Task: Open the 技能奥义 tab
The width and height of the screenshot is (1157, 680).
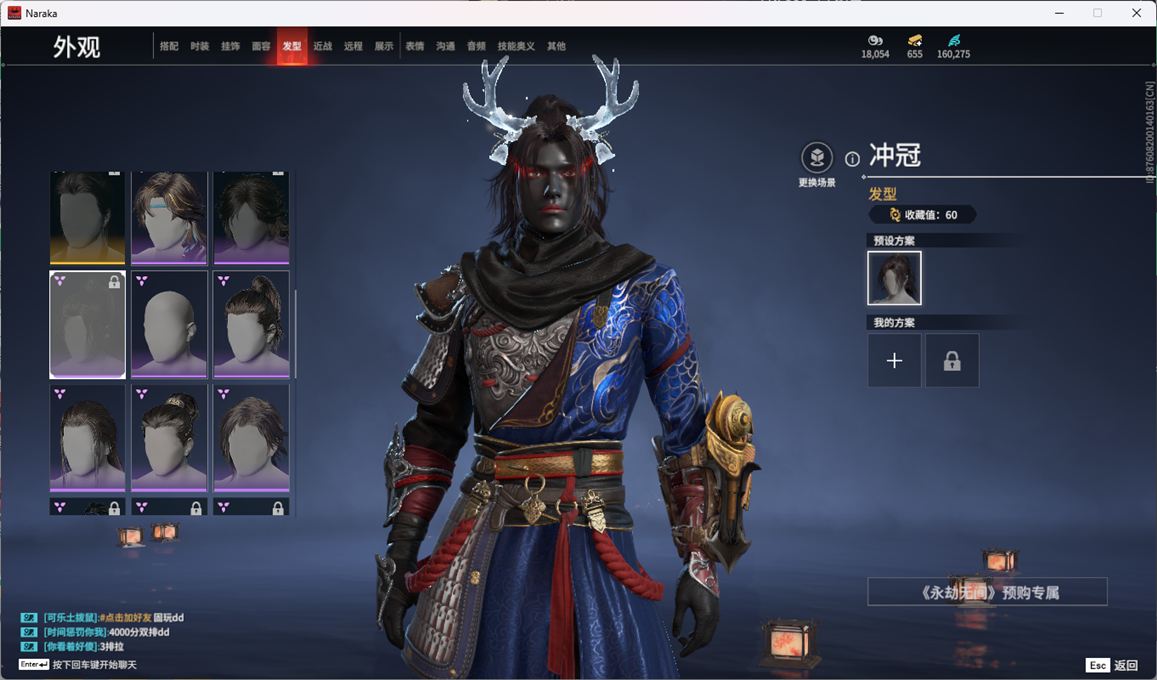Action: click(x=516, y=46)
